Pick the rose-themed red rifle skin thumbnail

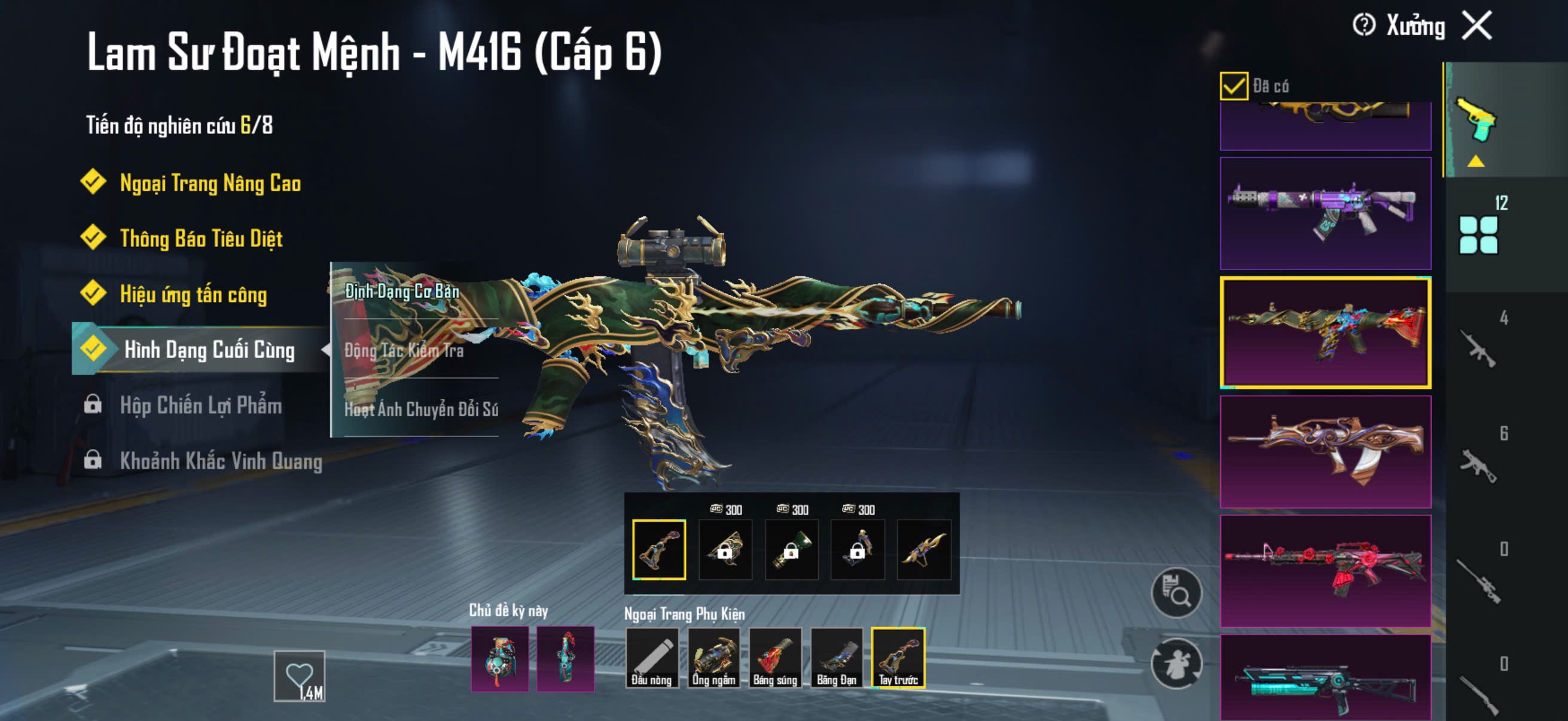click(1325, 571)
